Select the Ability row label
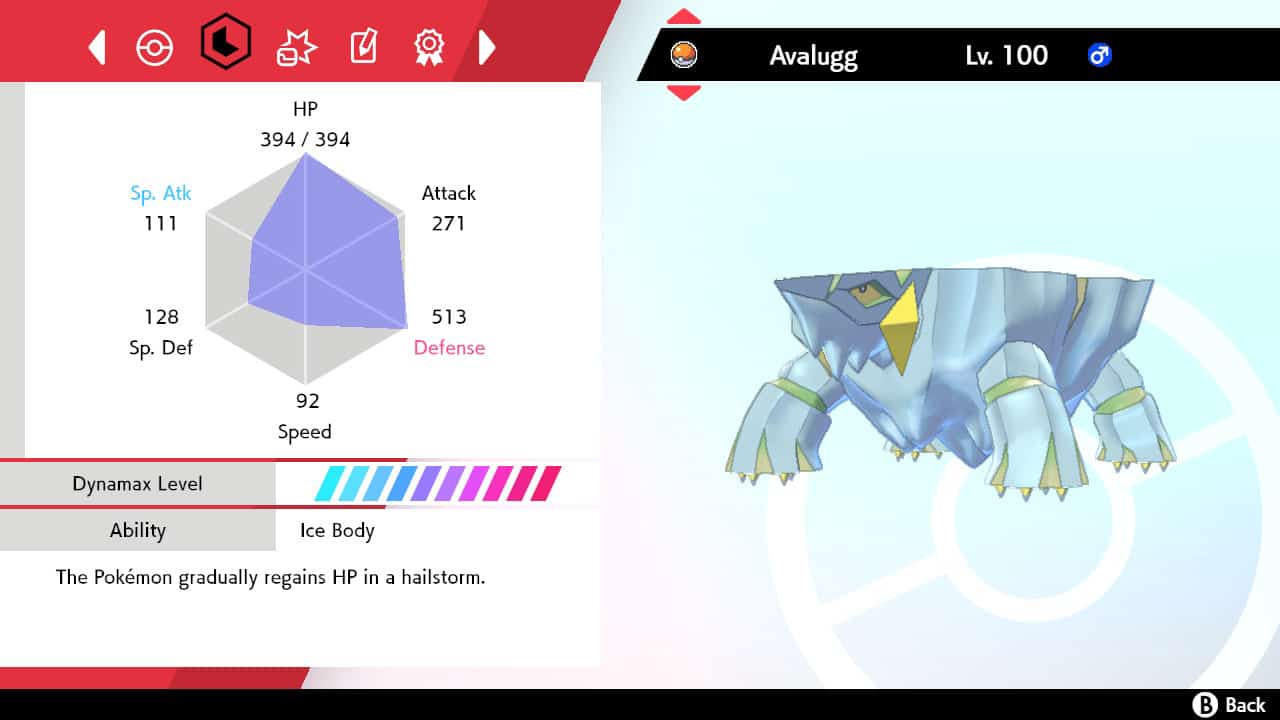 (x=138, y=531)
